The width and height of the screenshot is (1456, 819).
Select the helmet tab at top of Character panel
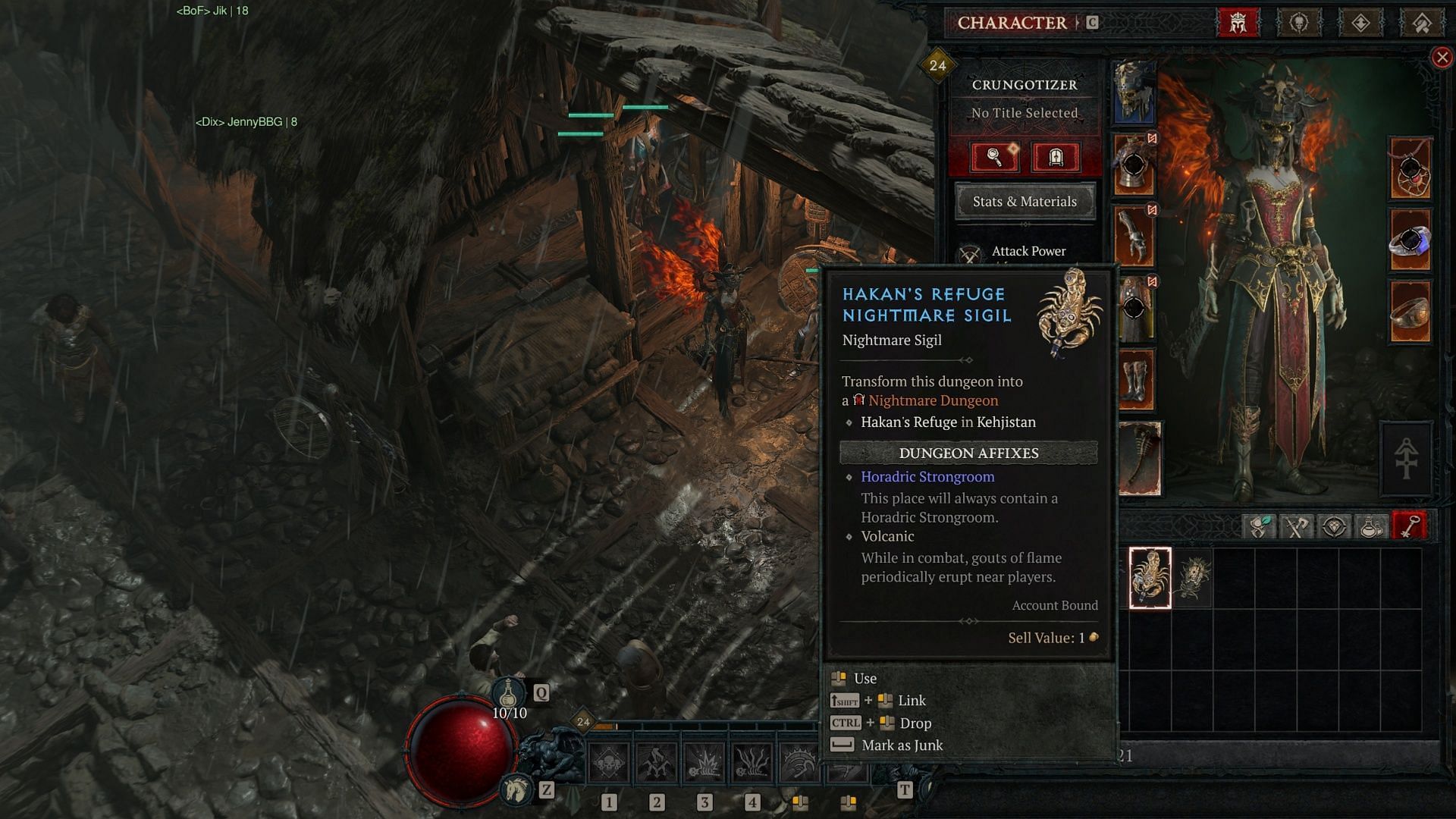point(1238,23)
